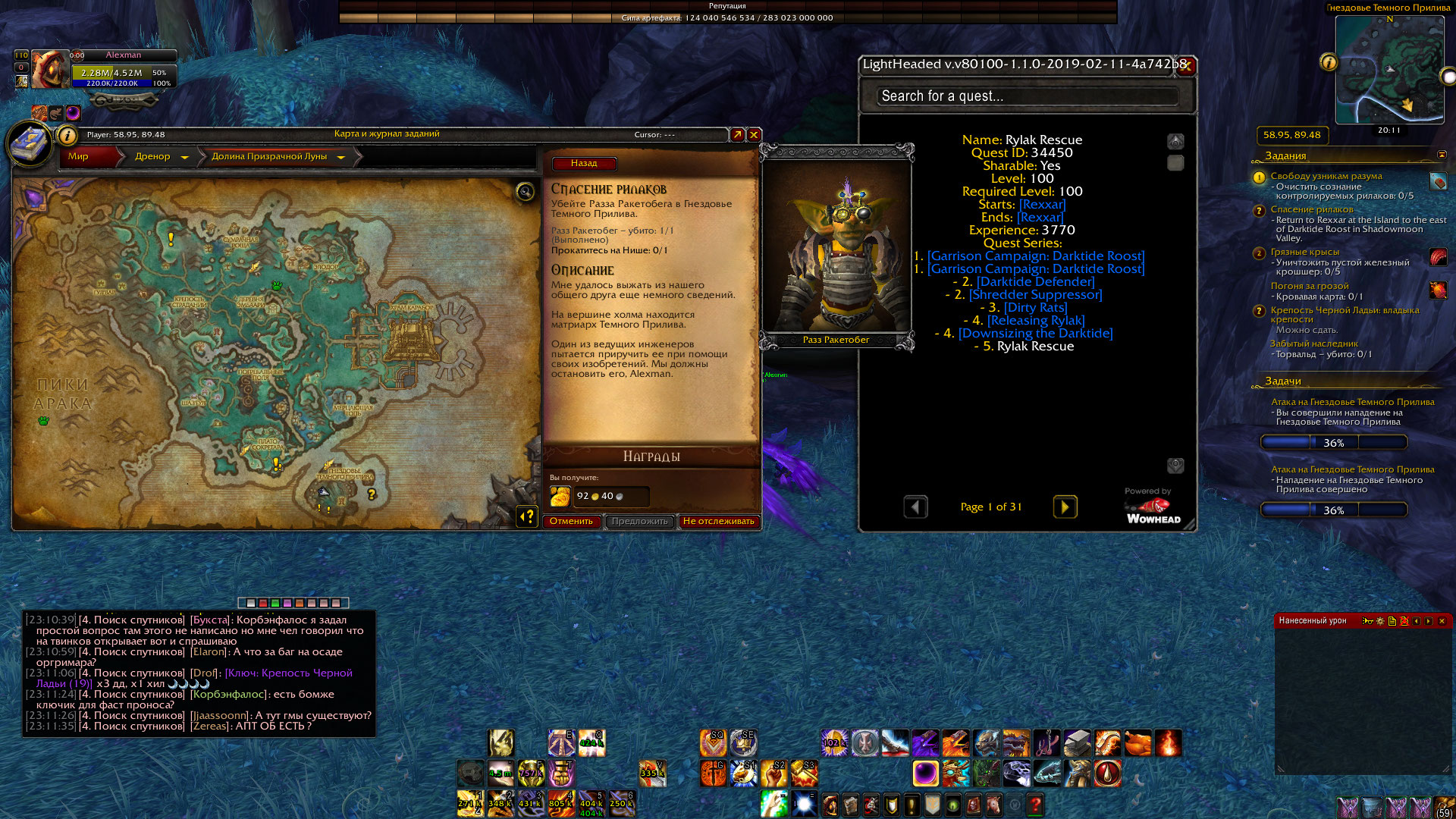Image resolution: width=1456 pixels, height=819 pixels.
Task: Close the LightHeaded addon window
Action: [1187, 66]
